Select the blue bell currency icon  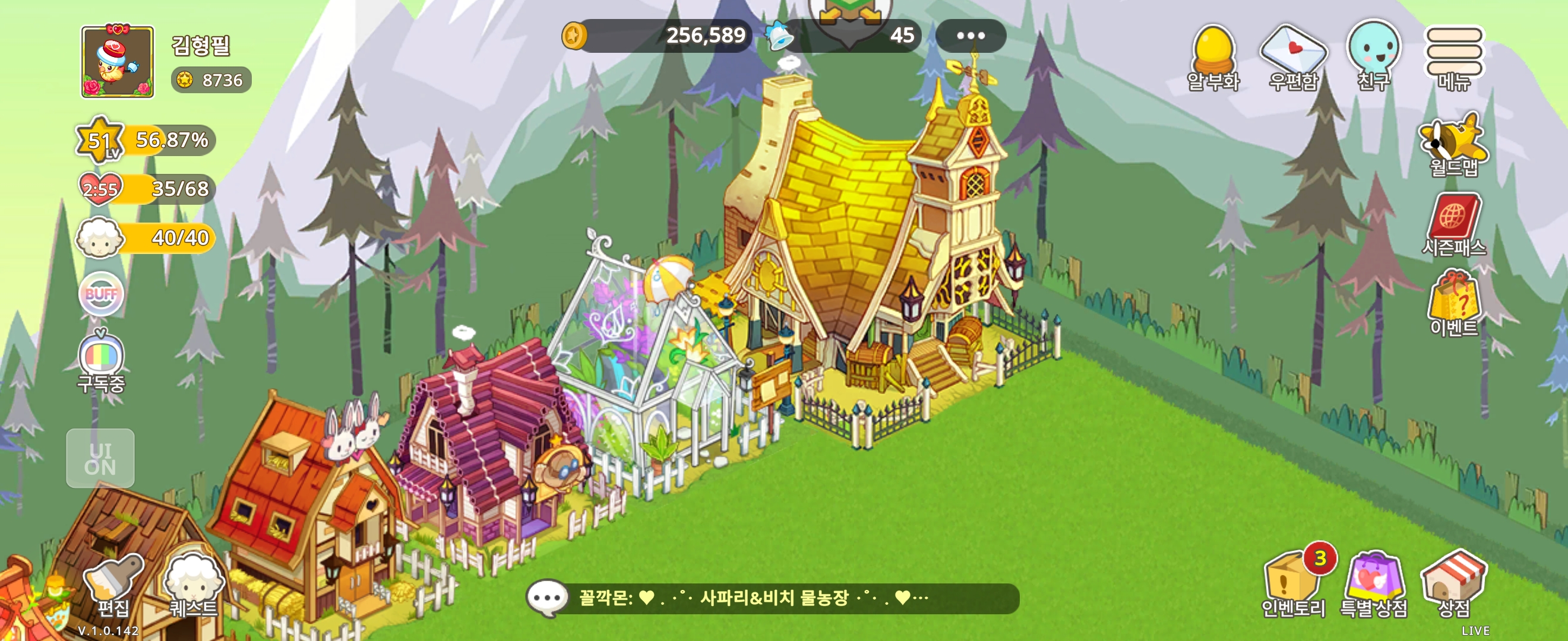[779, 35]
